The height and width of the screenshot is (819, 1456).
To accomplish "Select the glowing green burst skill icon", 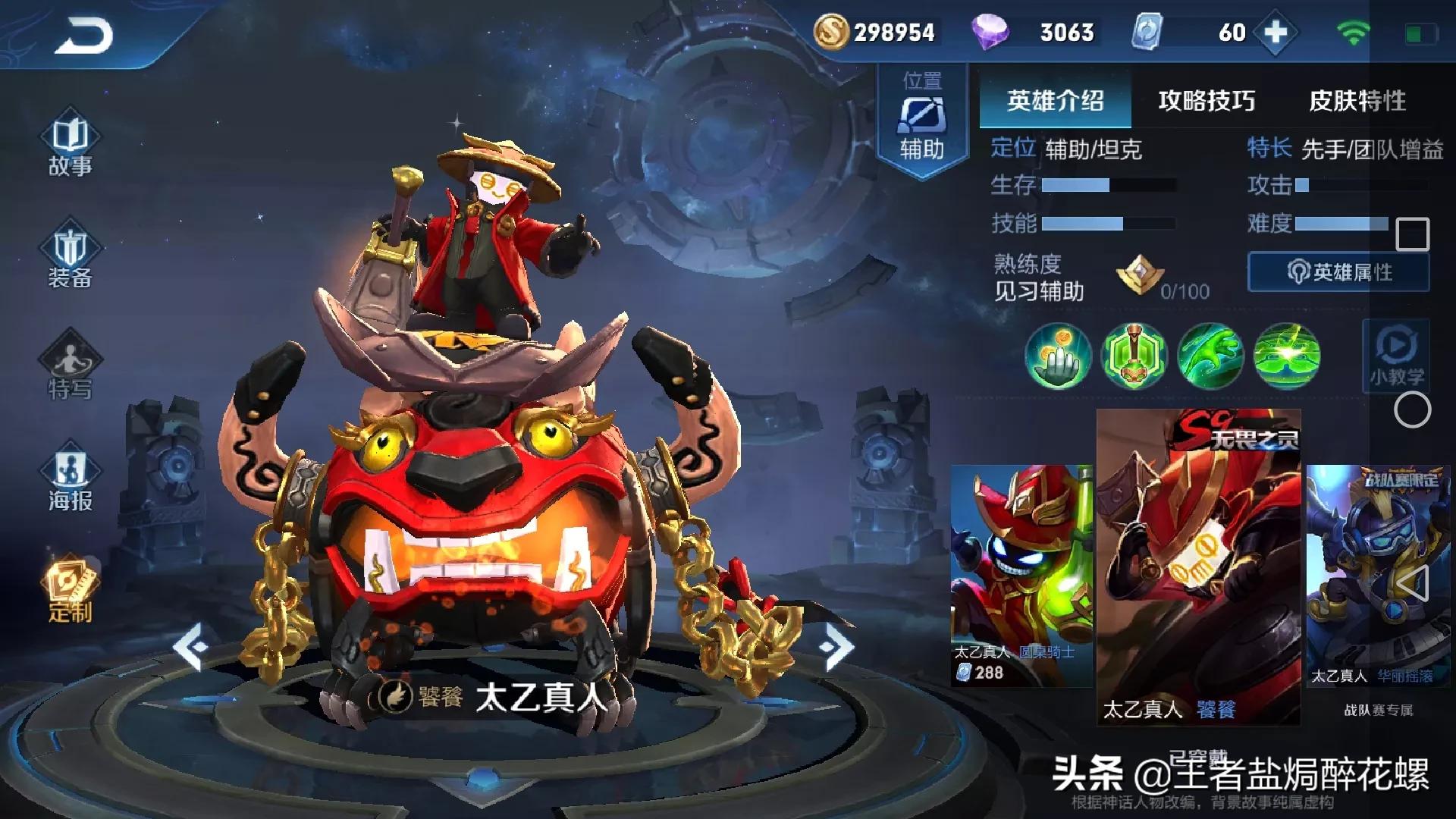I will pyautogui.click(x=1286, y=356).
